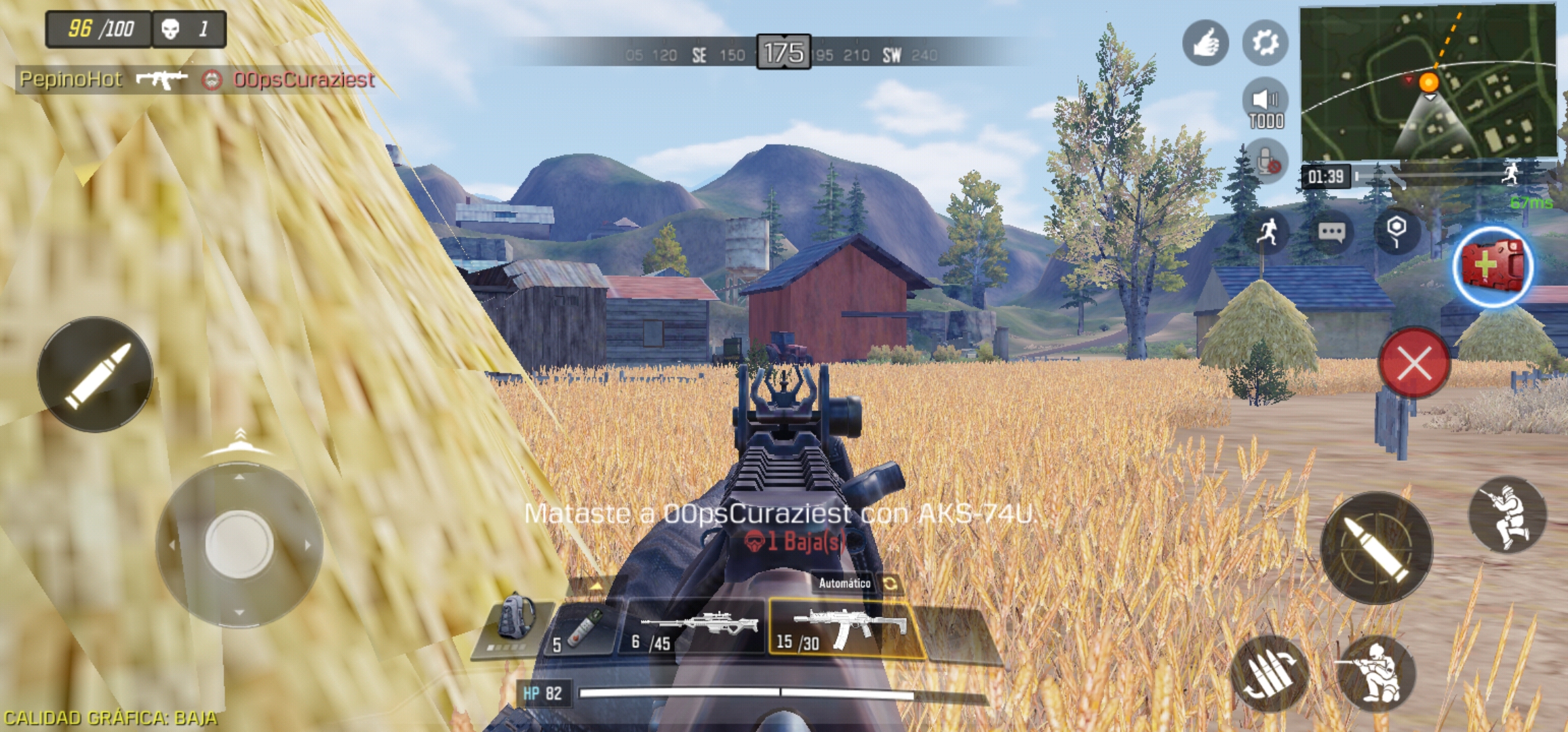Screen dimensions: 1568x732
Task: Tap the auto-run sprint icon
Action: (1267, 232)
